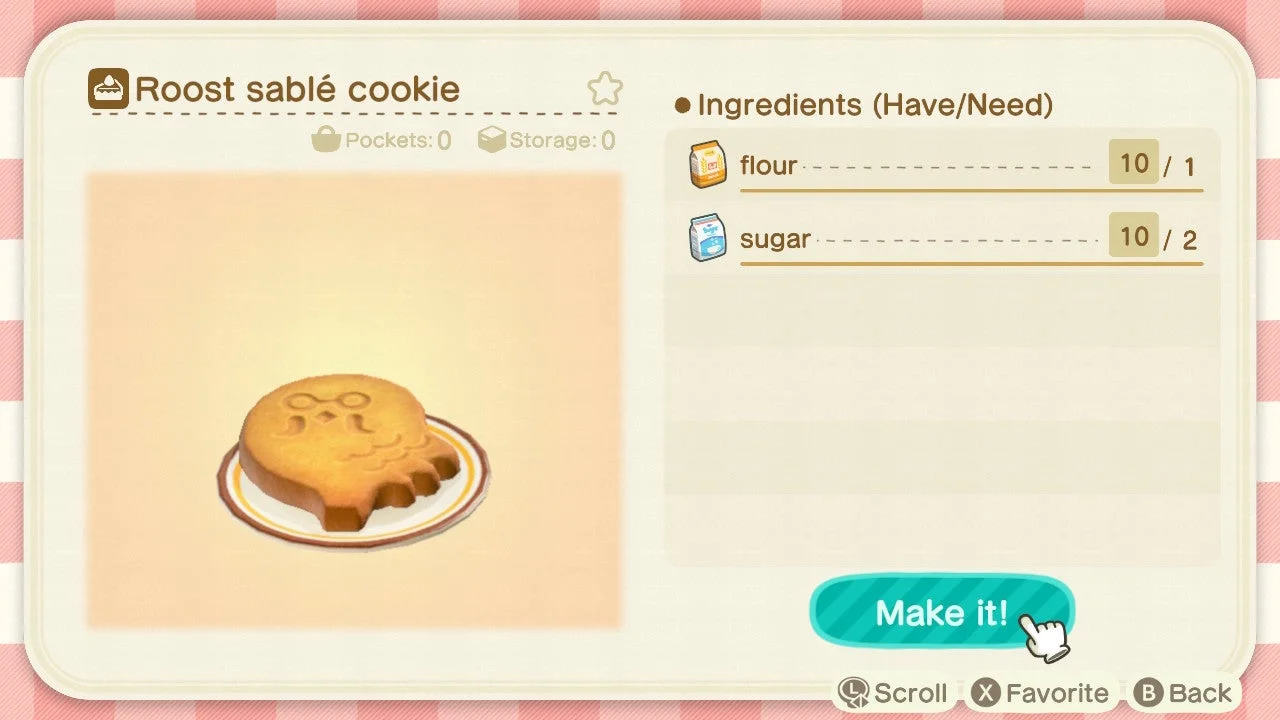This screenshot has height=720, width=1280.
Task: Open the recipe ingredient list details
Action: click(870, 104)
